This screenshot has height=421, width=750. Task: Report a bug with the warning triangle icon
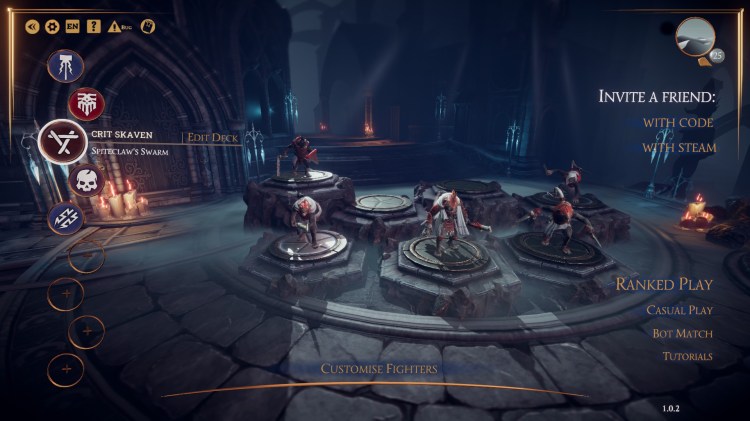click(x=115, y=26)
